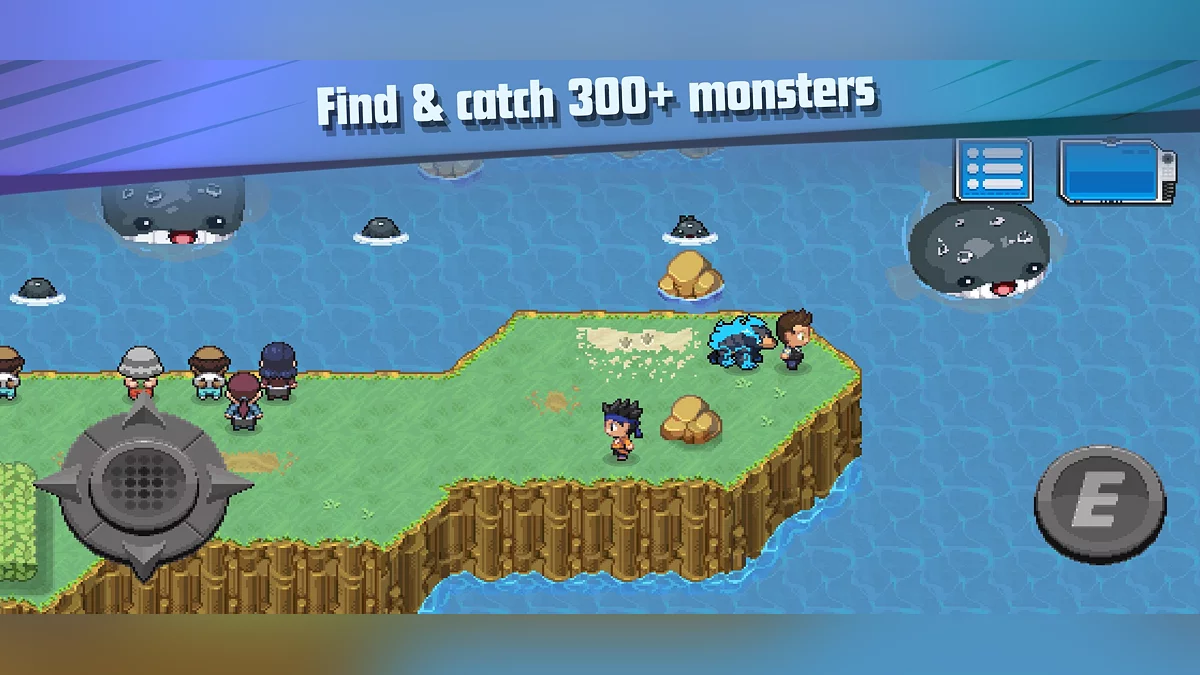Open the list menu icon
The width and height of the screenshot is (1200, 675).
point(993,171)
